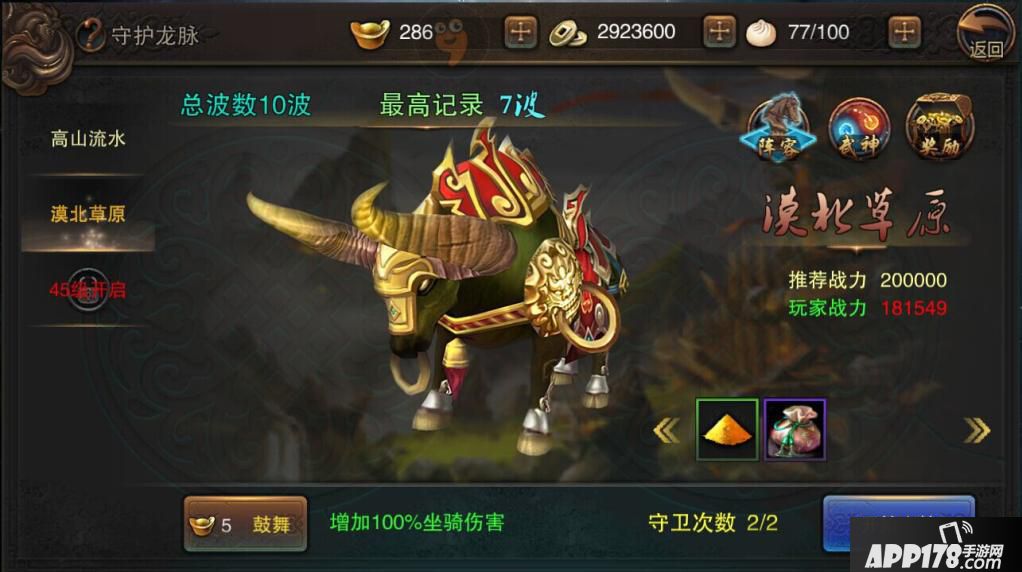Screen dimensions: 1022x572
Task: Click the blue start challenge button
Action: (898, 521)
